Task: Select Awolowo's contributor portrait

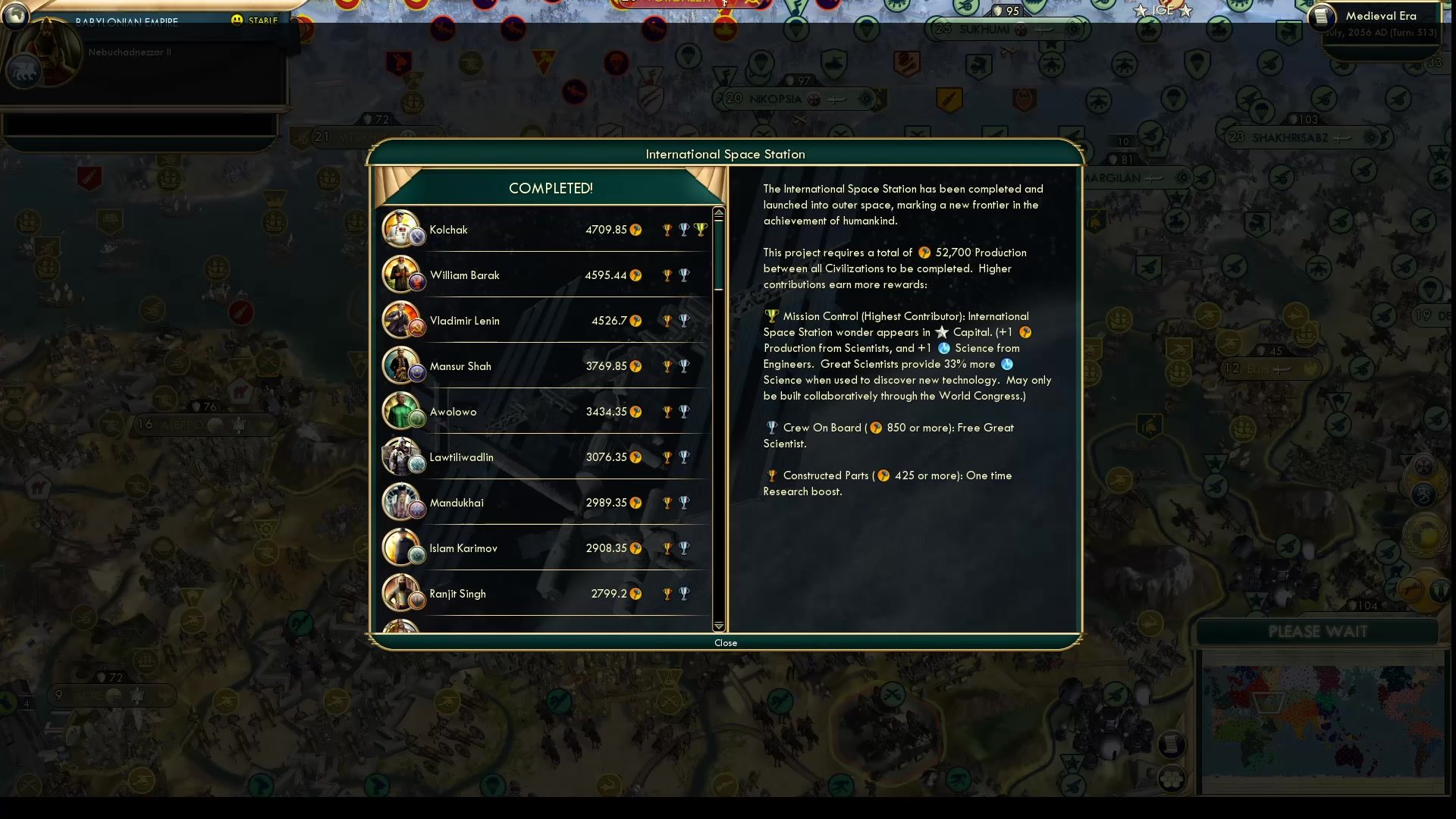Action: pos(403,411)
